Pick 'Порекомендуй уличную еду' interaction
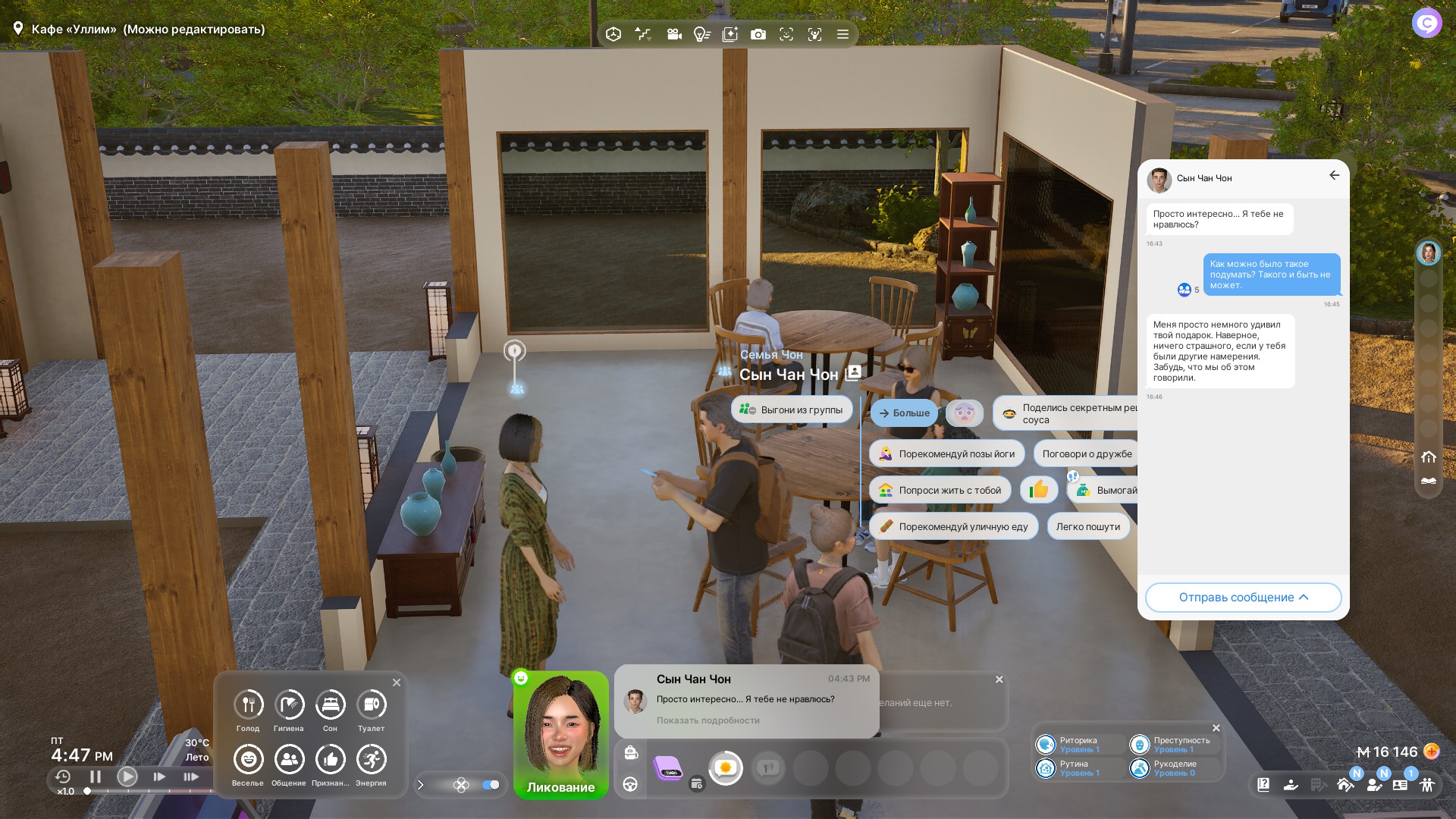 pyautogui.click(x=953, y=527)
